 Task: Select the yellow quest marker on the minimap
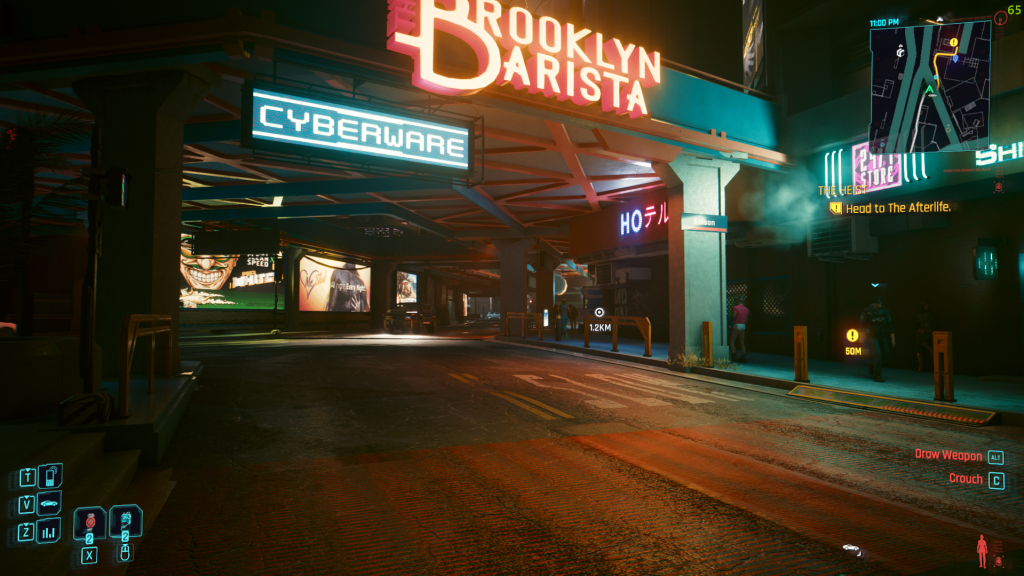[954, 43]
